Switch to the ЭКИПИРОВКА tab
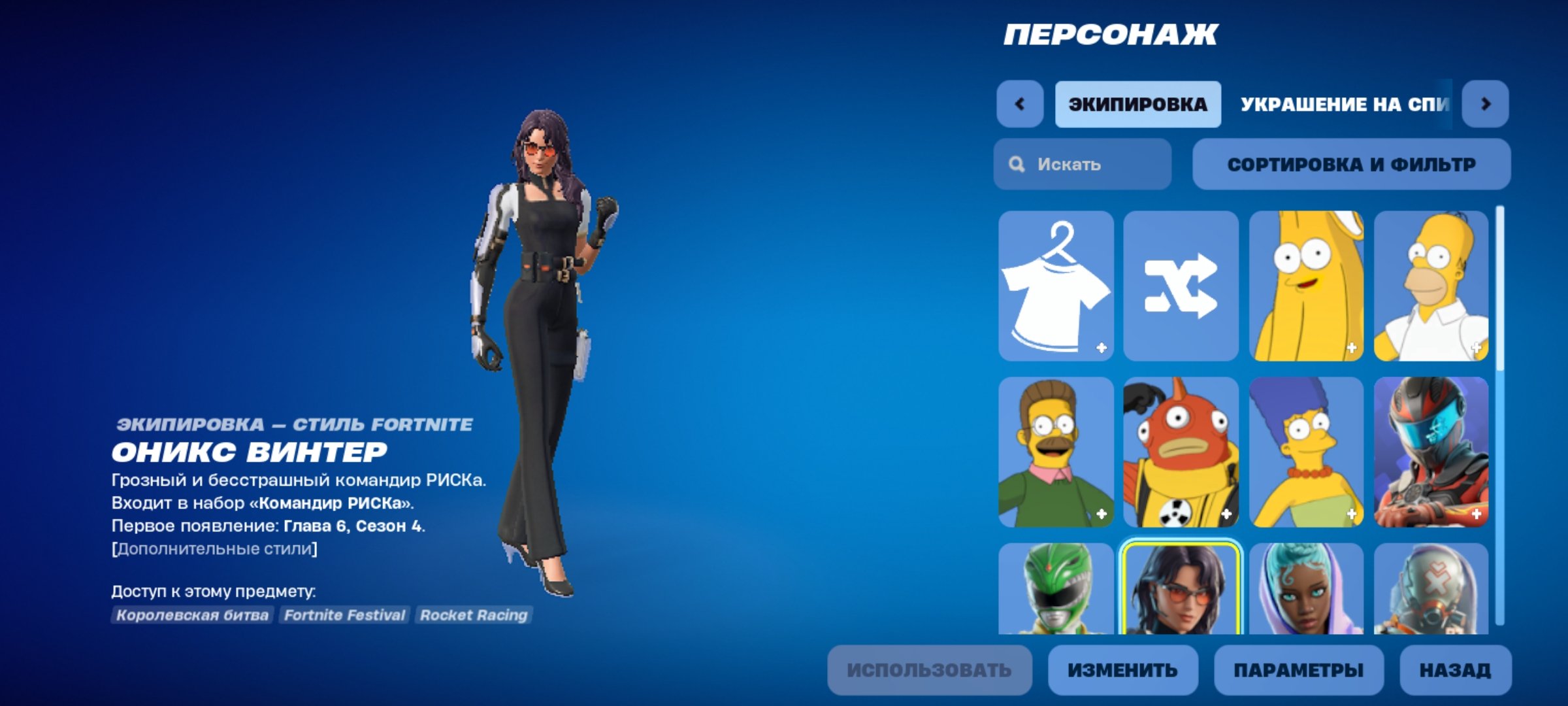 click(x=1138, y=103)
